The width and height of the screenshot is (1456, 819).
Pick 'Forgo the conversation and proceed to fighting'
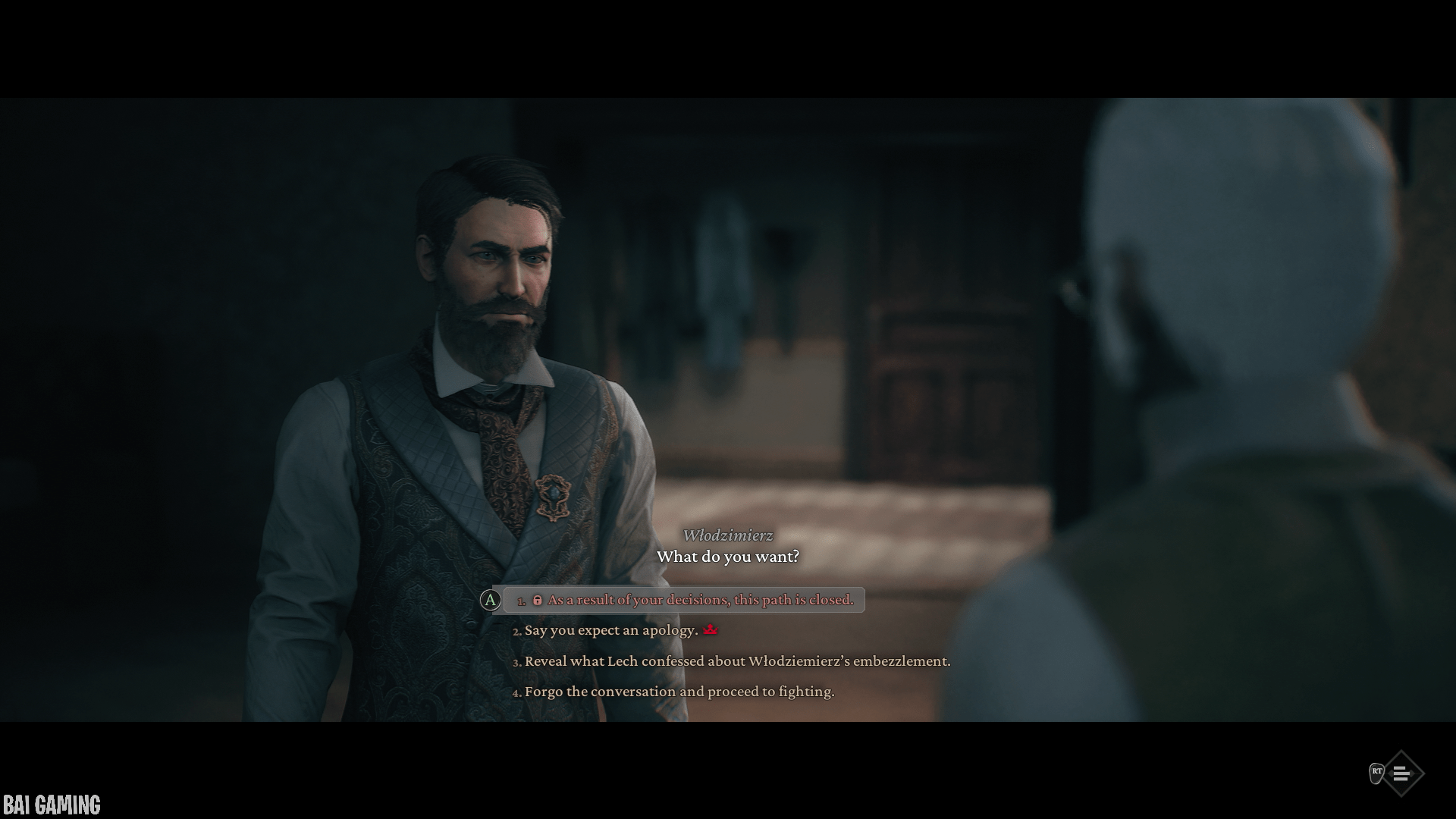coord(679,692)
